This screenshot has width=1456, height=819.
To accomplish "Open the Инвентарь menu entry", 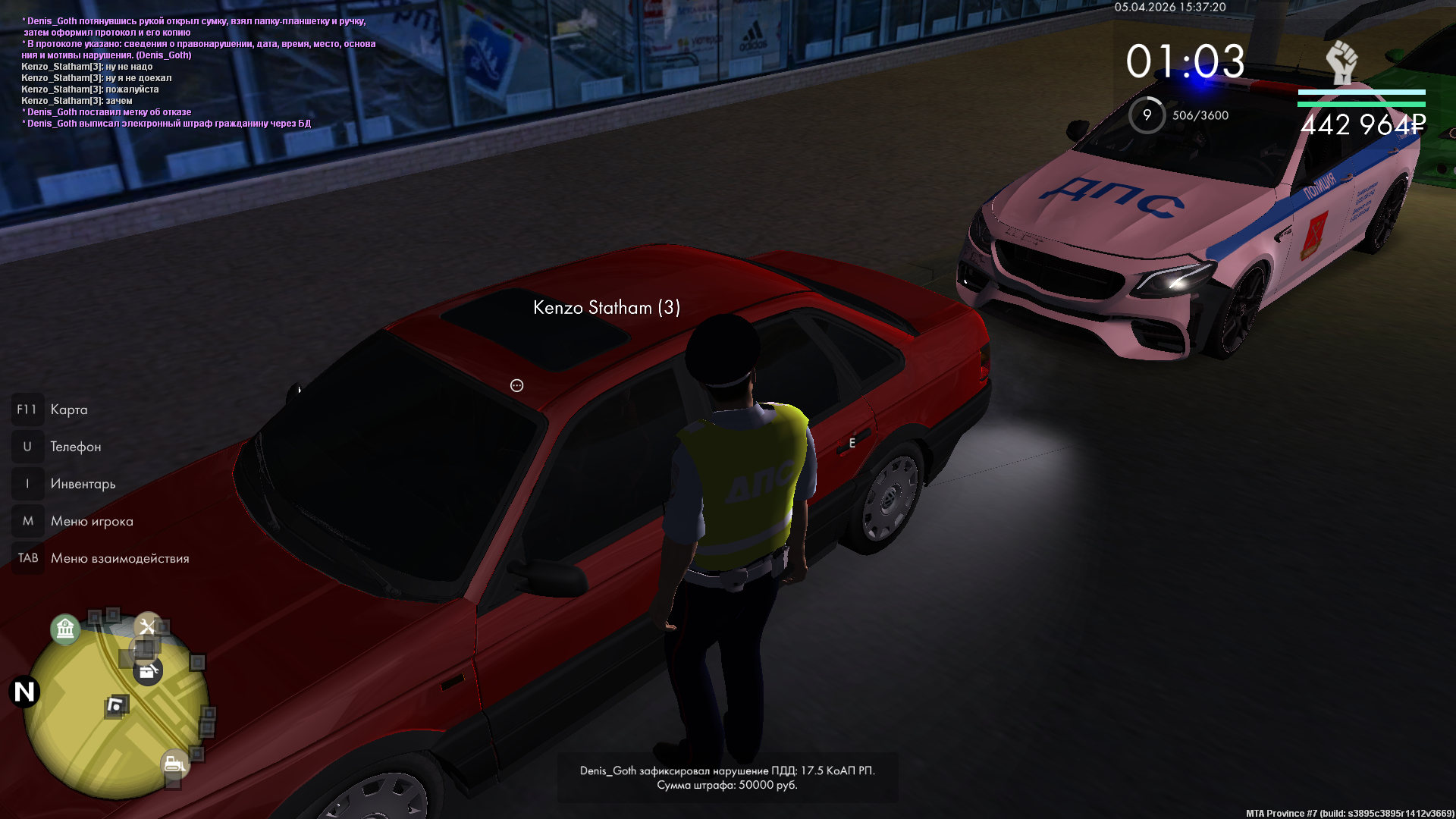I will coord(83,484).
